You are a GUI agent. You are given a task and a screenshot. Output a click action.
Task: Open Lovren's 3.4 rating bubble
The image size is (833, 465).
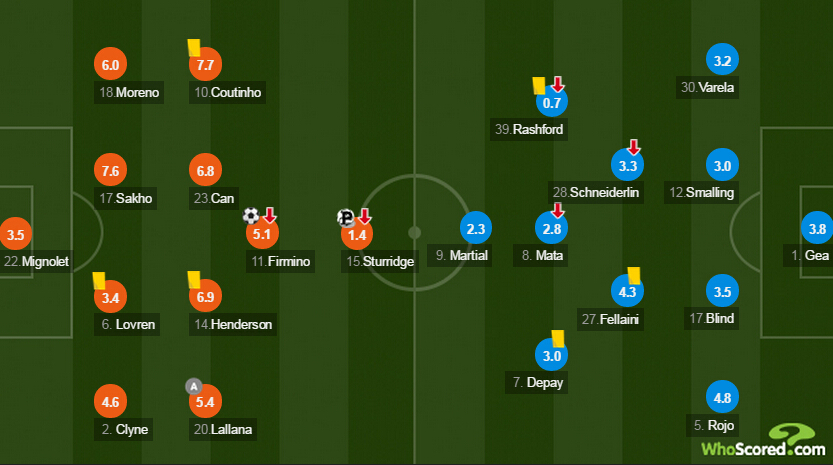click(x=110, y=297)
